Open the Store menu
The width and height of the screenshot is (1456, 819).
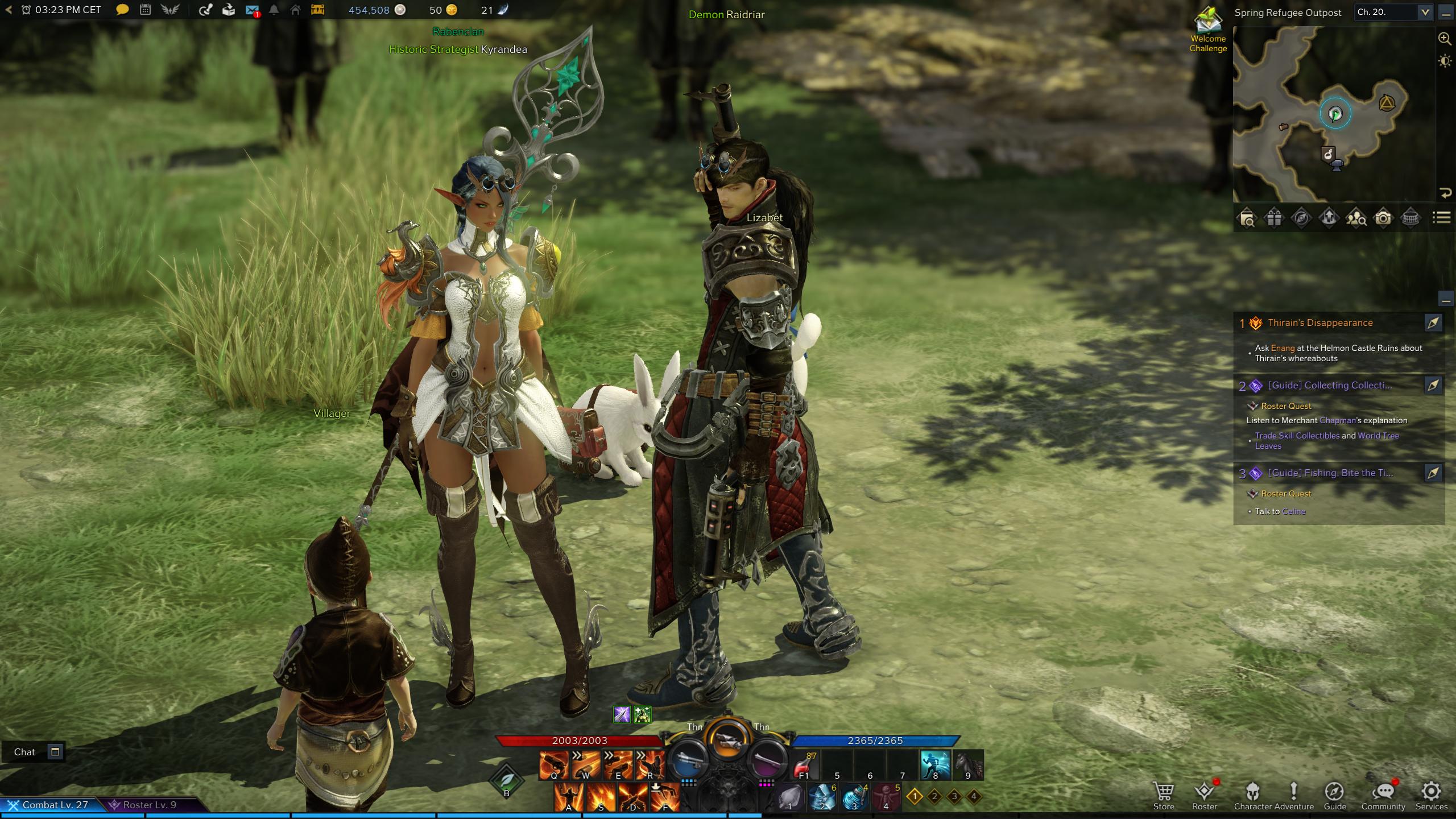1163,795
